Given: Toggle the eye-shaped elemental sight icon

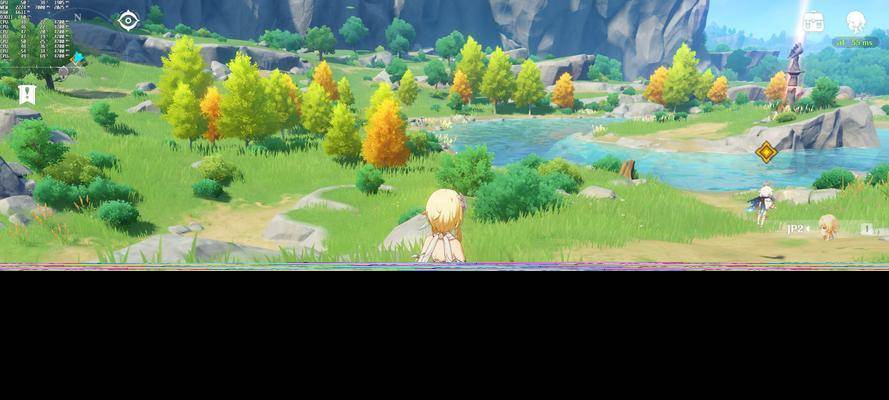Looking at the screenshot, I should [128, 20].
